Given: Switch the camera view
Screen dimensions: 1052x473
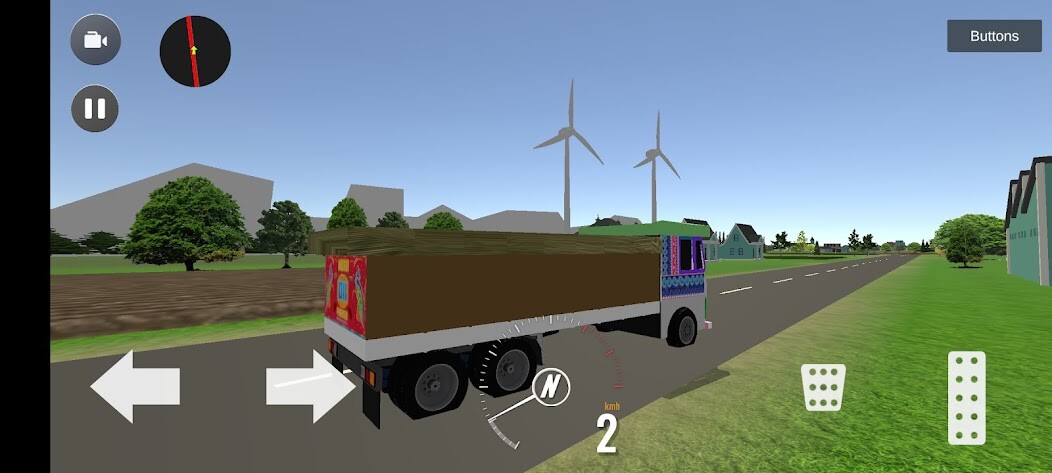Looking at the screenshot, I should pos(95,40).
